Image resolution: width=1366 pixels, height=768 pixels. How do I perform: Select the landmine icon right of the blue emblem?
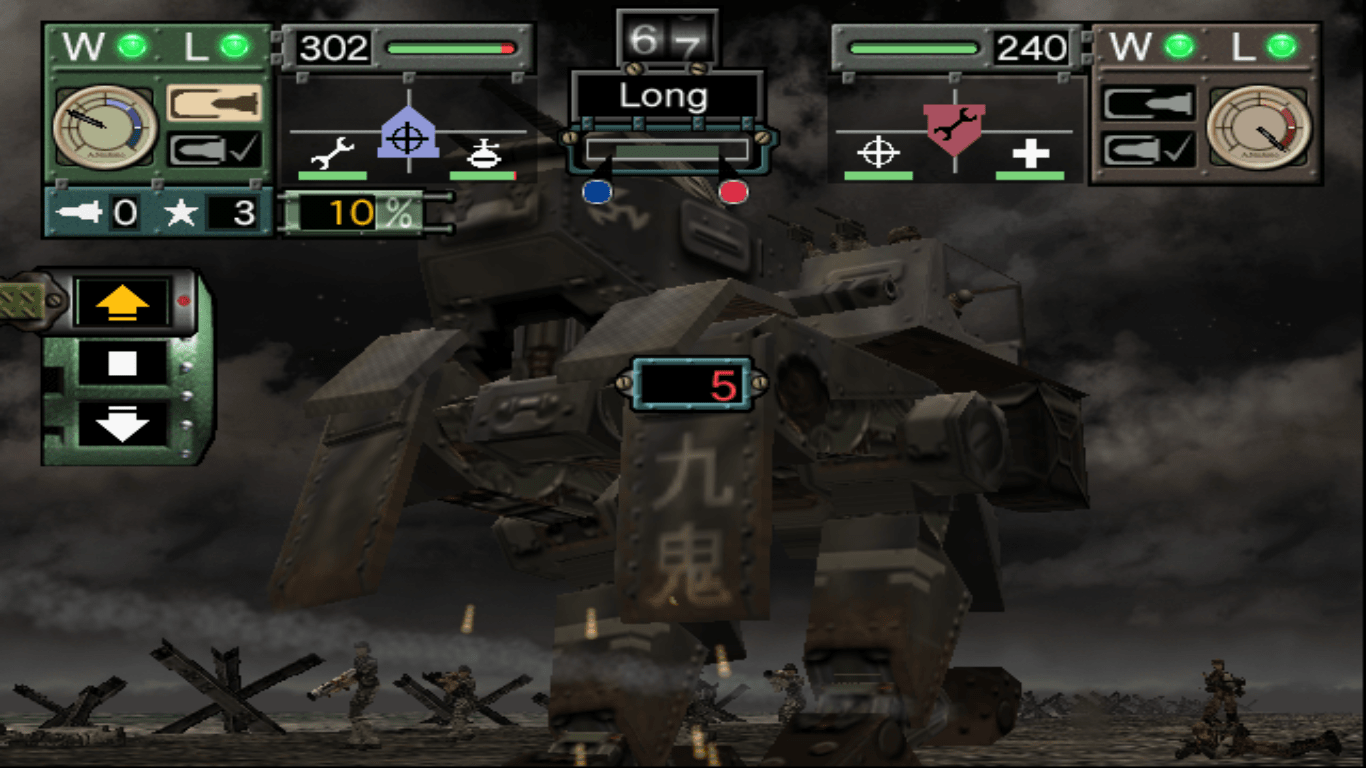(484, 153)
